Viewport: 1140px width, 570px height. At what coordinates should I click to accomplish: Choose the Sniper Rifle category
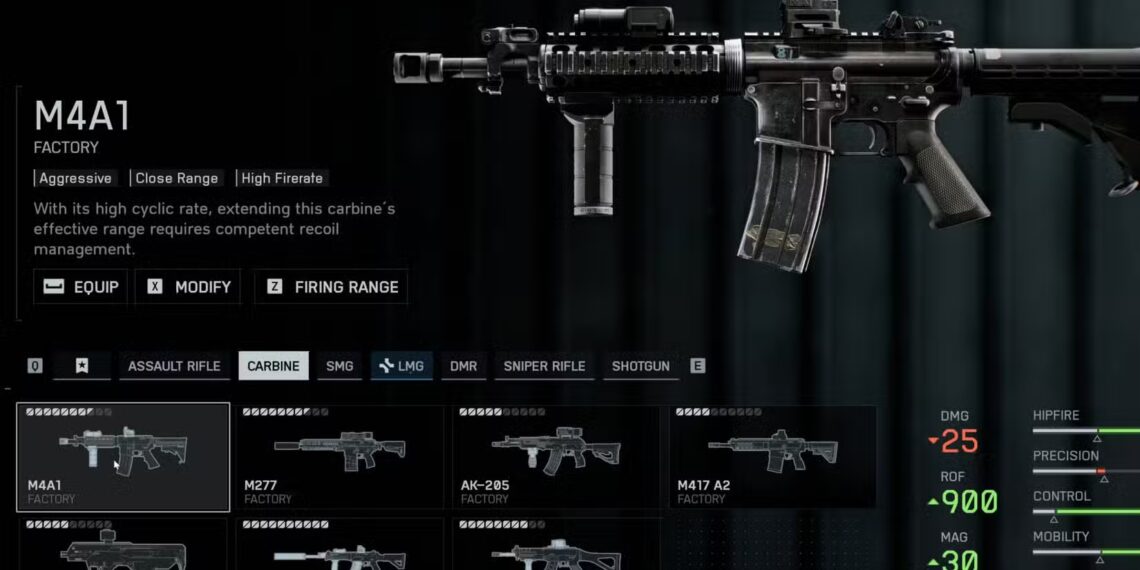point(544,366)
